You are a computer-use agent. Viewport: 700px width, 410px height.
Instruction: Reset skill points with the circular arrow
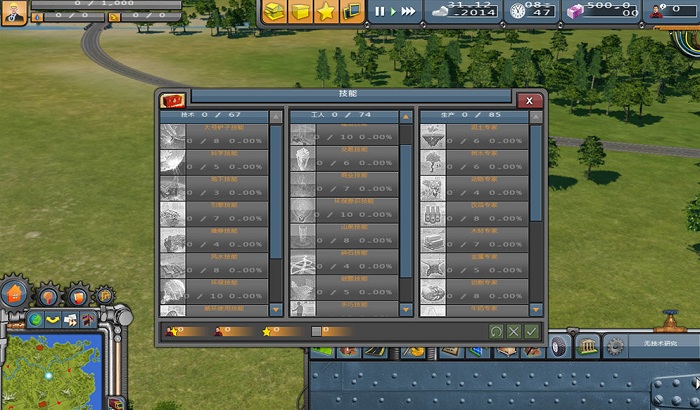click(496, 331)
